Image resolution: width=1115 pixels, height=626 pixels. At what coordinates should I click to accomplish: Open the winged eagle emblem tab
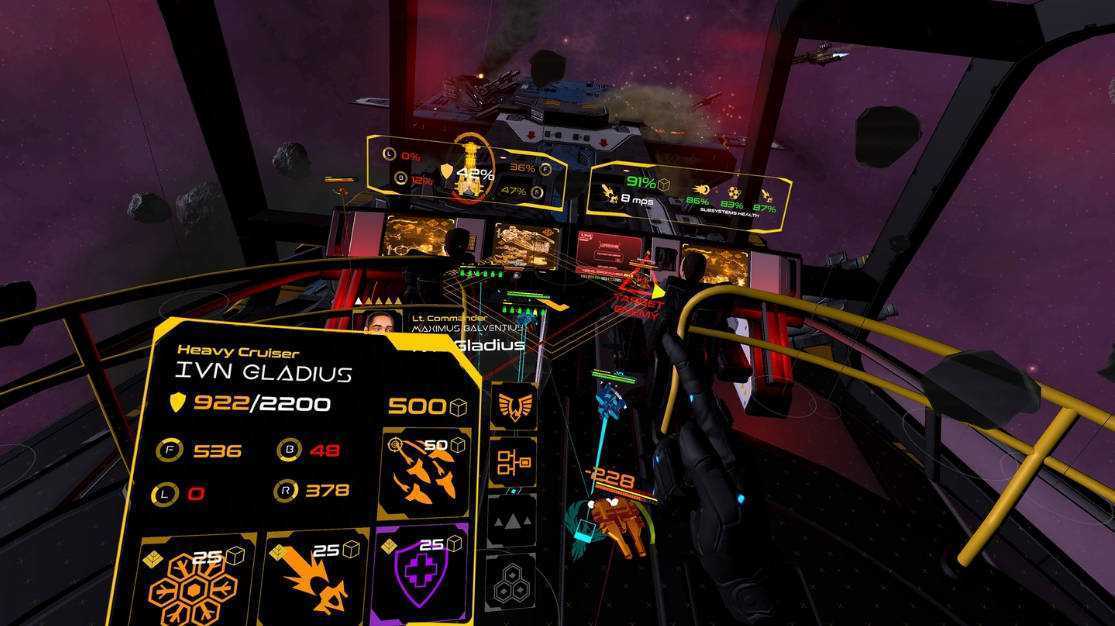pos(512,406)
